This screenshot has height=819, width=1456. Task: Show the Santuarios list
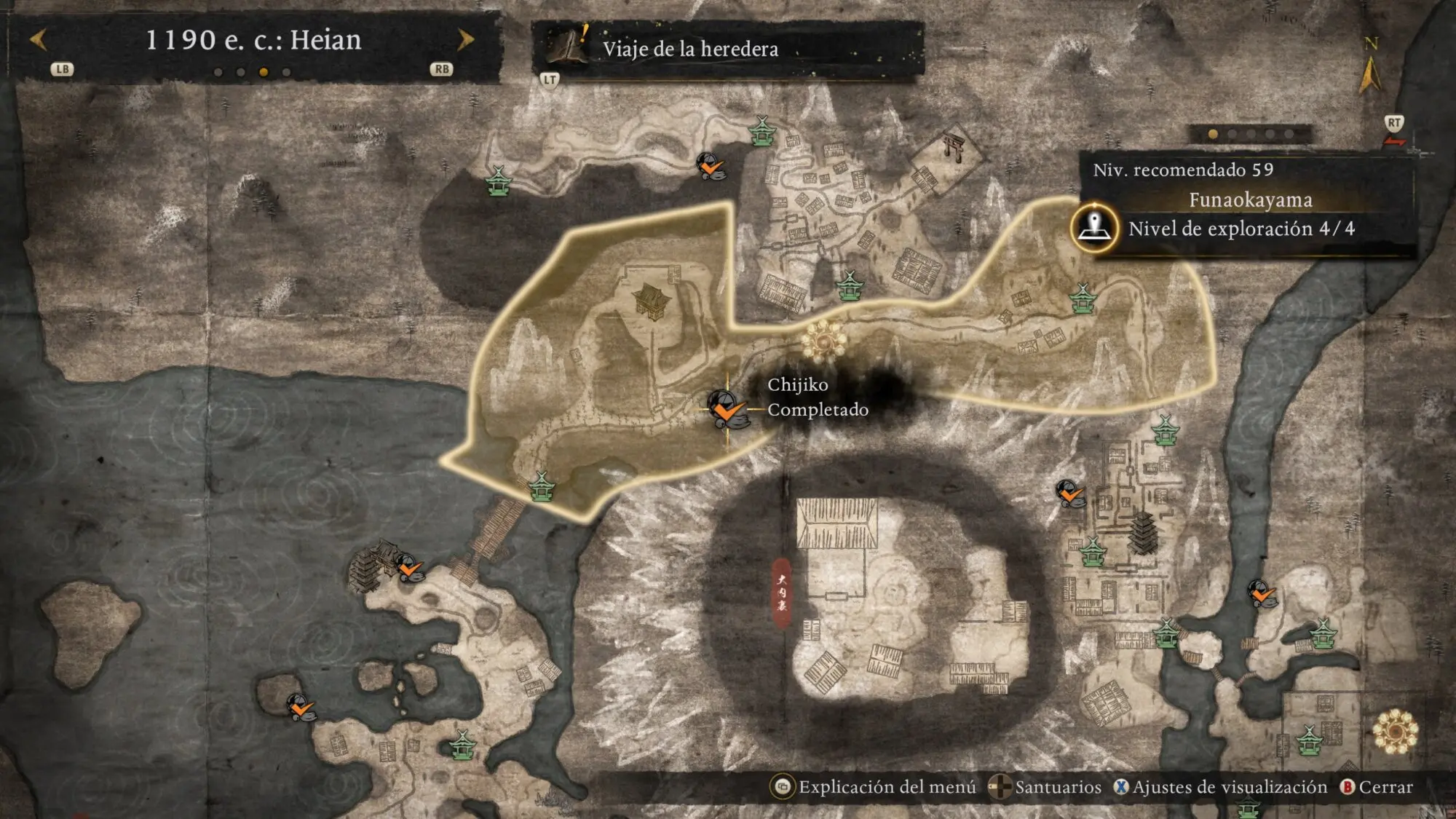click(x=1045, y=787)
